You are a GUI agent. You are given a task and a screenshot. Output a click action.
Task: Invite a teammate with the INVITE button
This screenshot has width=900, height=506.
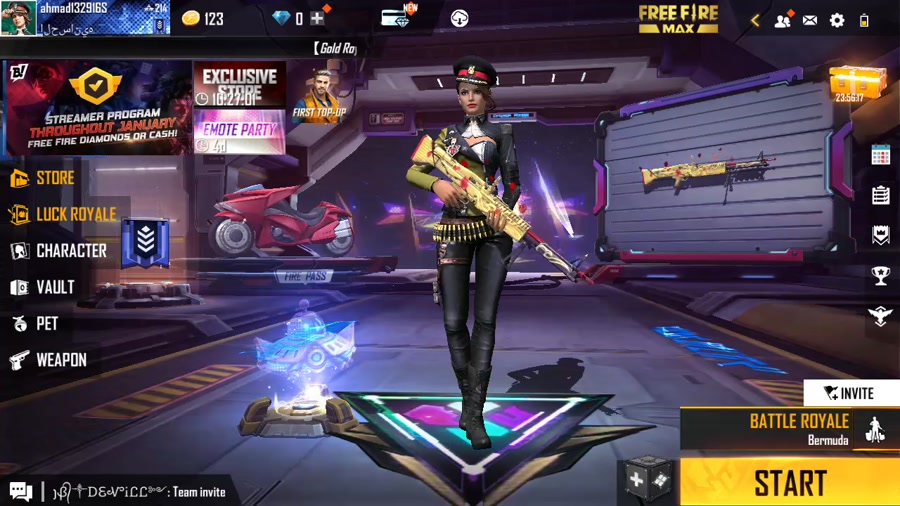pos(850,393)
